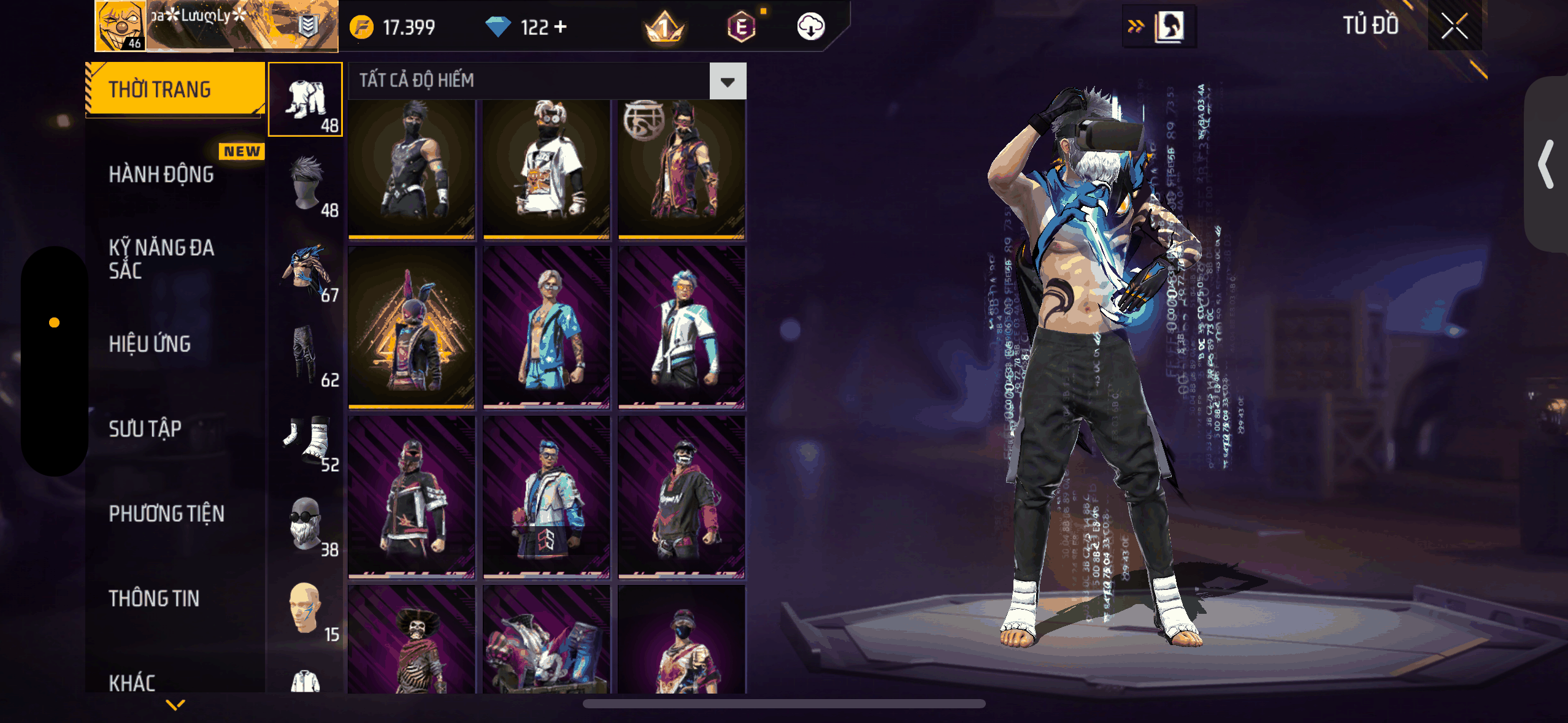Add diamonds with the plus button

560,27
